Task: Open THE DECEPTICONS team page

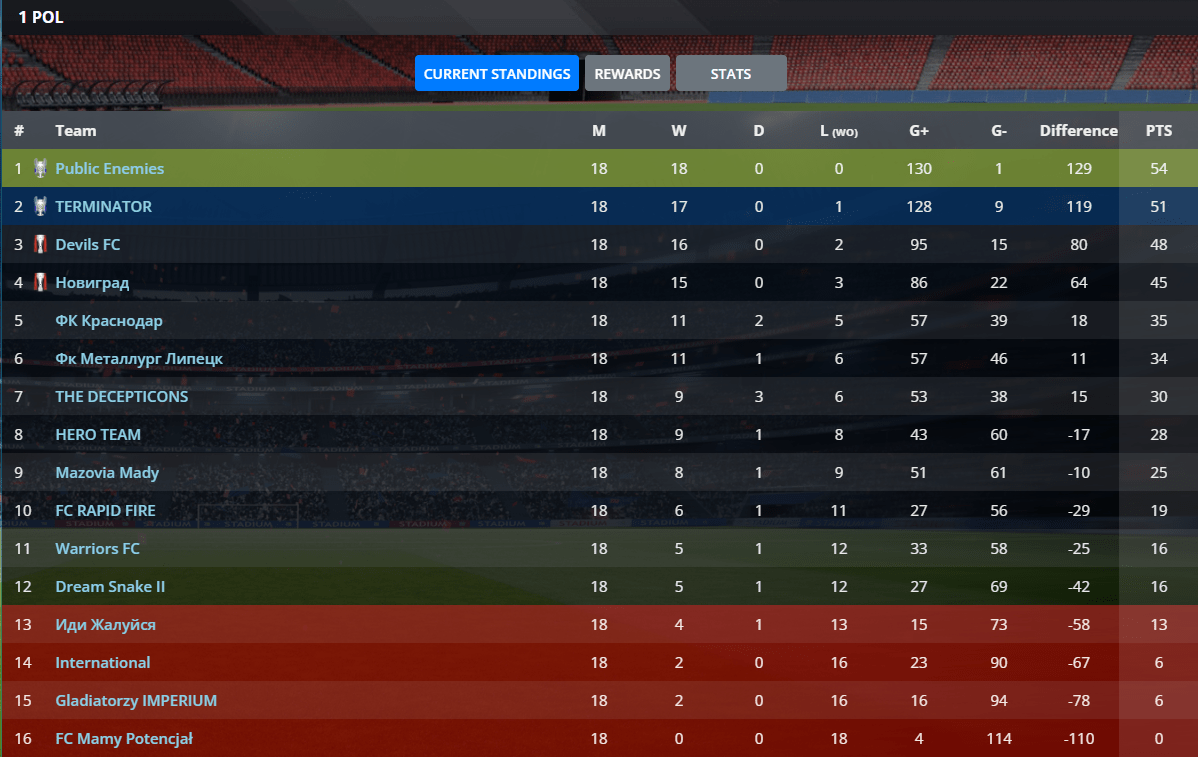Action: click(x=121, y=397)
